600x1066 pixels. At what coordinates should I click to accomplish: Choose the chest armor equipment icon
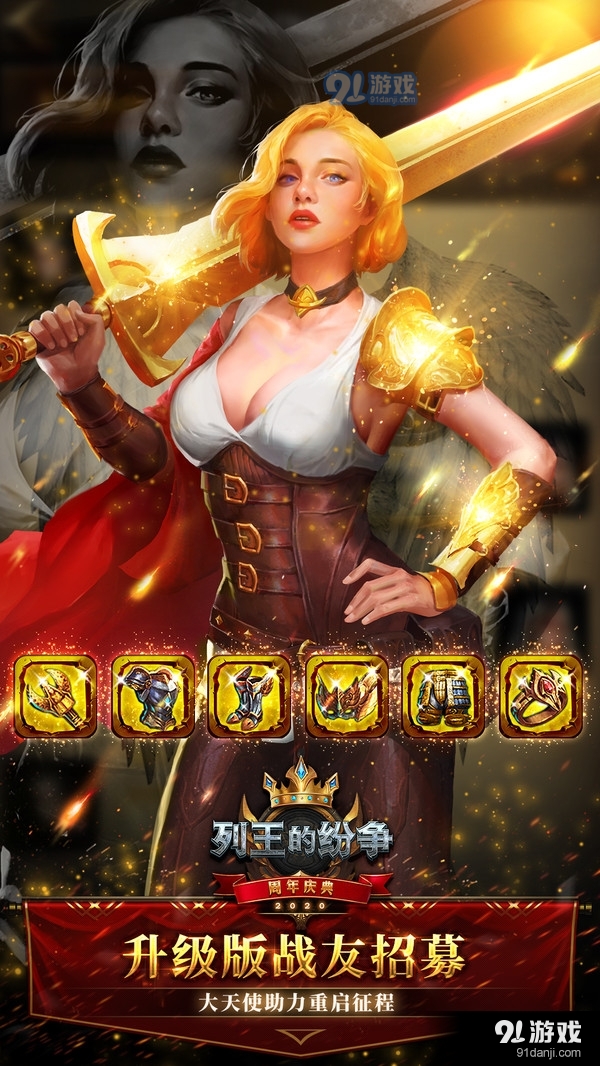click(x=152, y=696)
